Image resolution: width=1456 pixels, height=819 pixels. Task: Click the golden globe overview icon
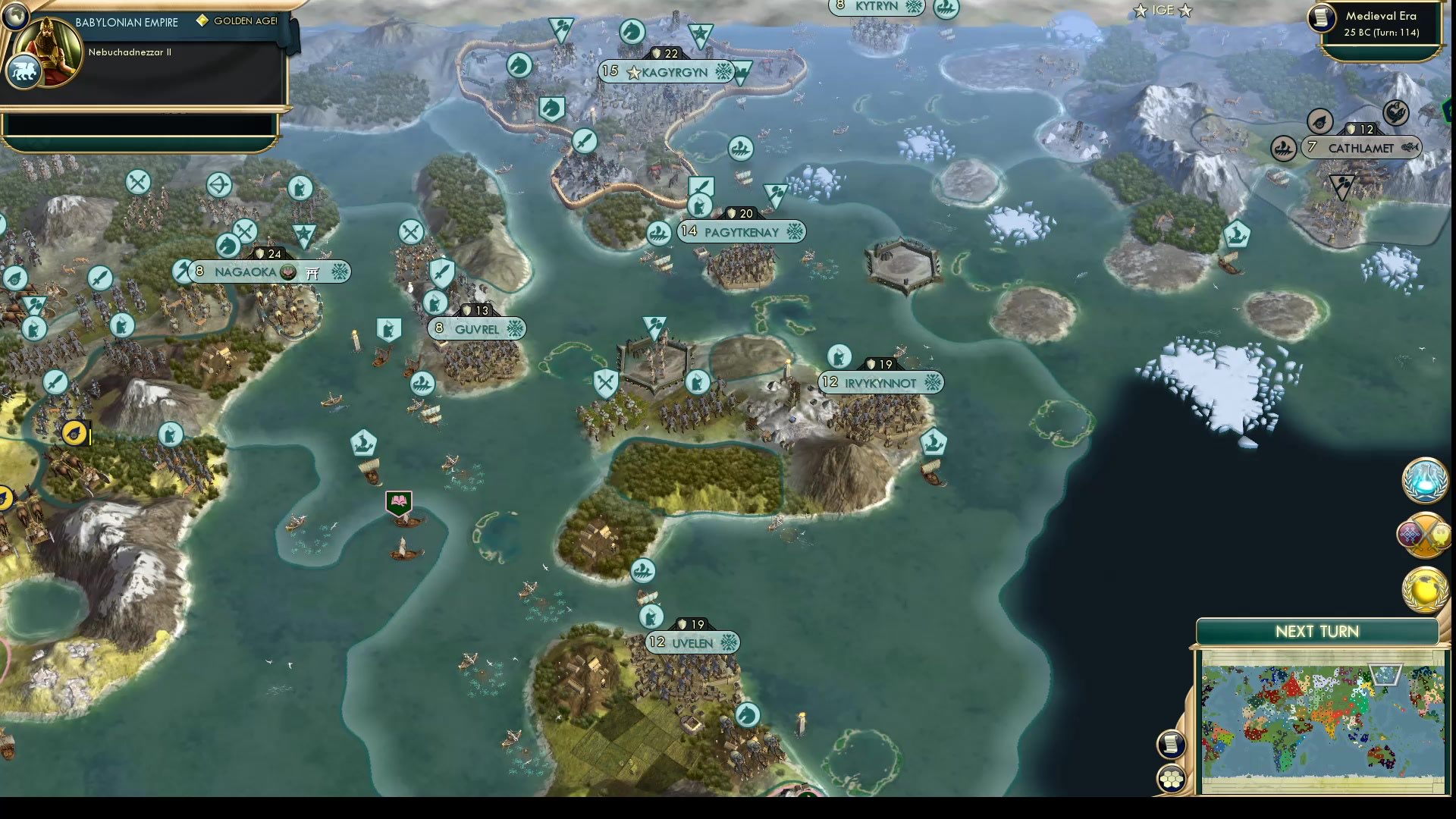[1424, 589]
